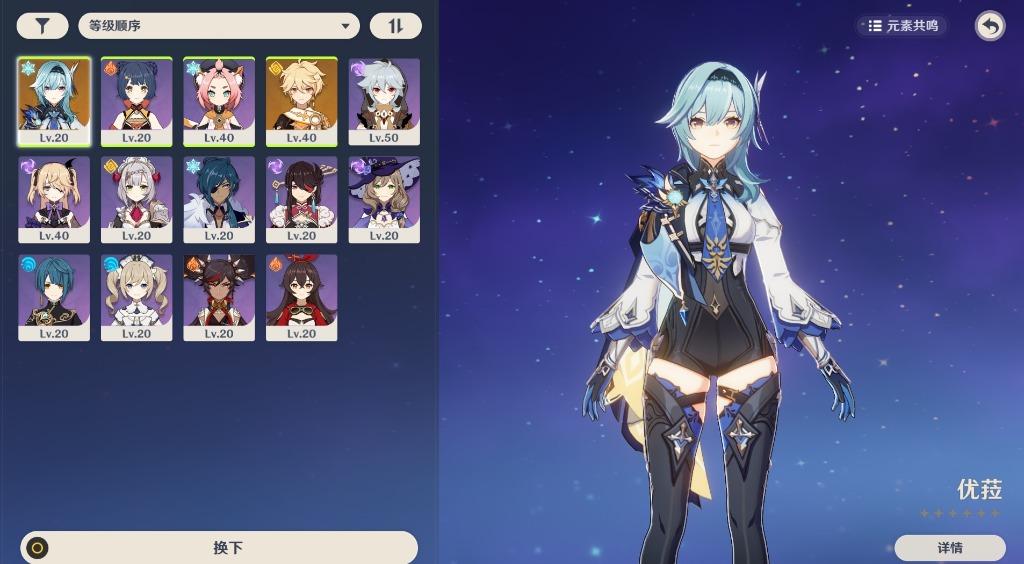Select Beidou's portrait card

[301, 199]
